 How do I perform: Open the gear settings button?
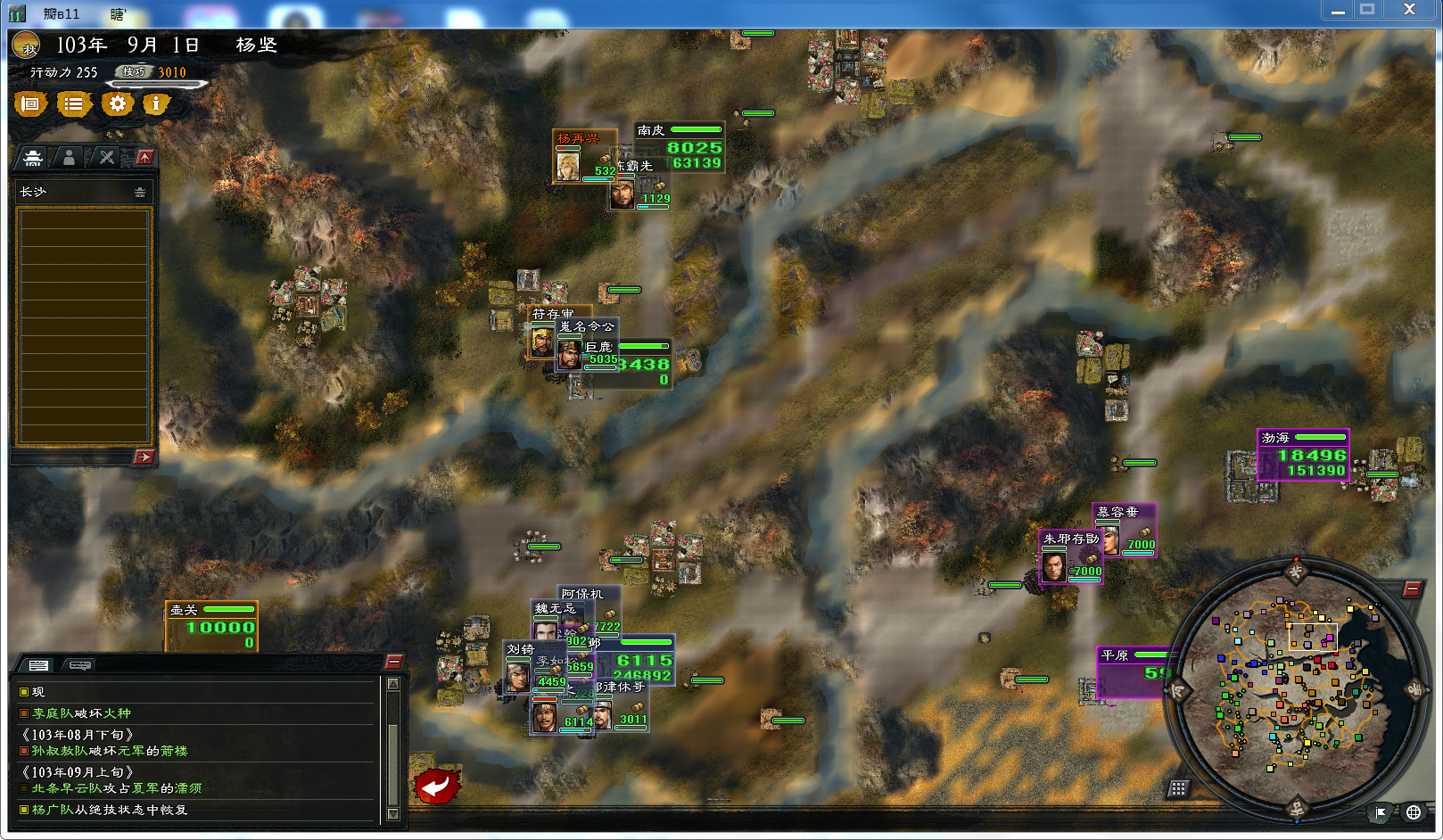click(117, 104)
